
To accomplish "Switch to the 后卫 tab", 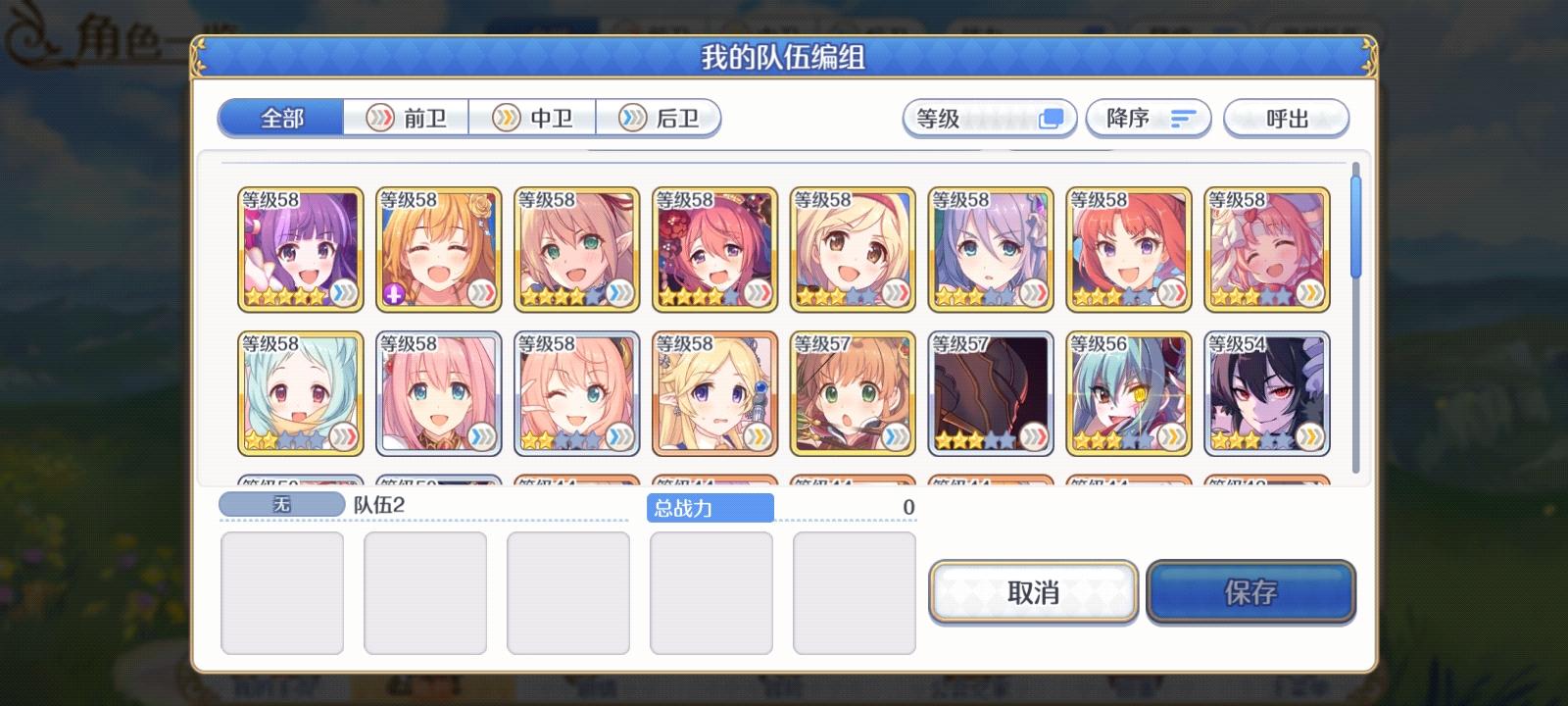I will click(659, 118).
